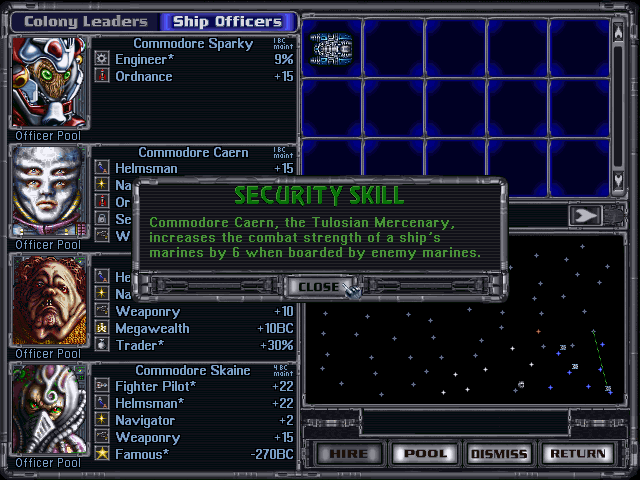Select the ship in the fleet grid
The height and width of the screenshot is (480, 640).
pos(331,47)
